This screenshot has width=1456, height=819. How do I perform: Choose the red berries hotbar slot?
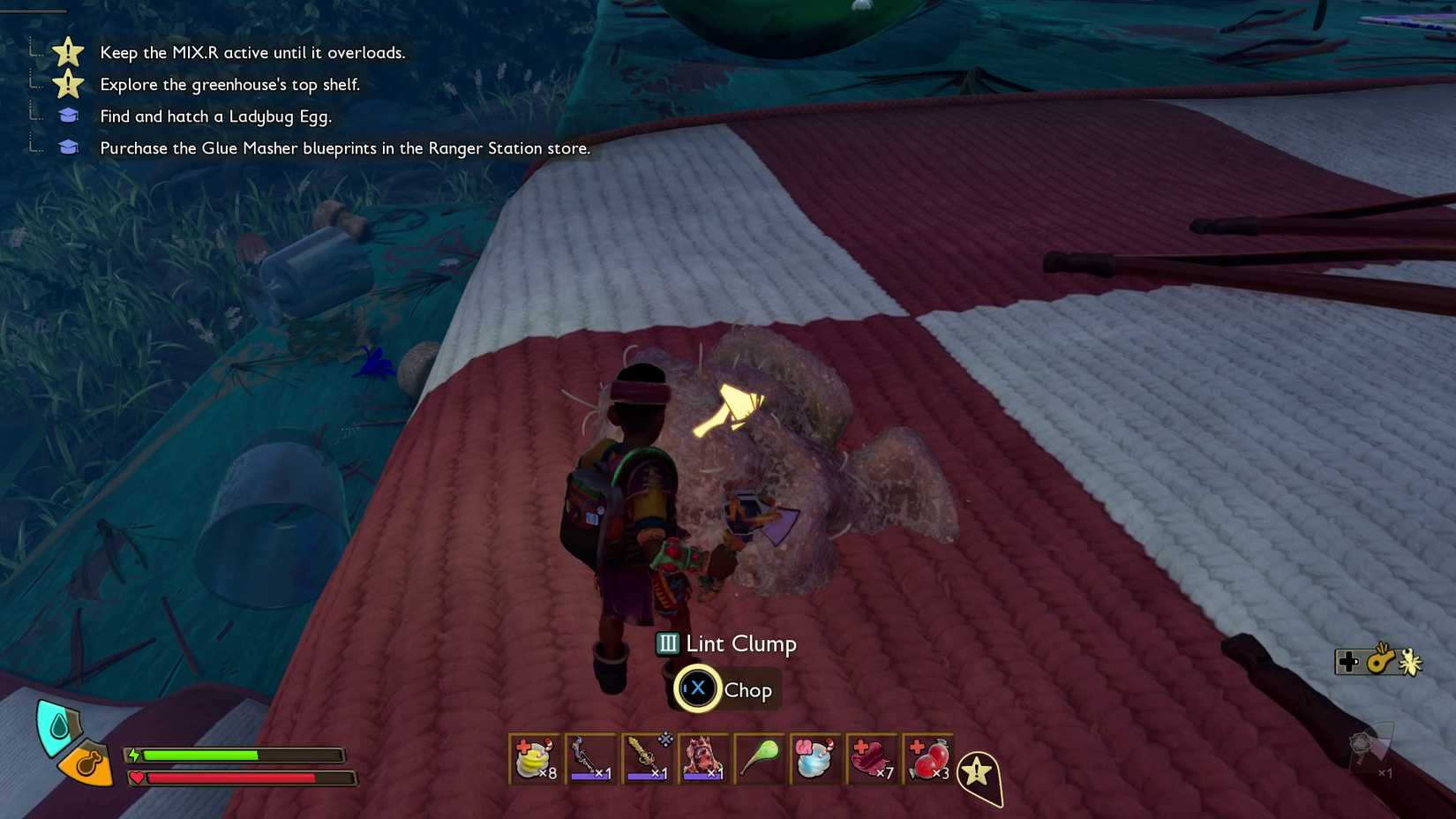tap(929, 759)
